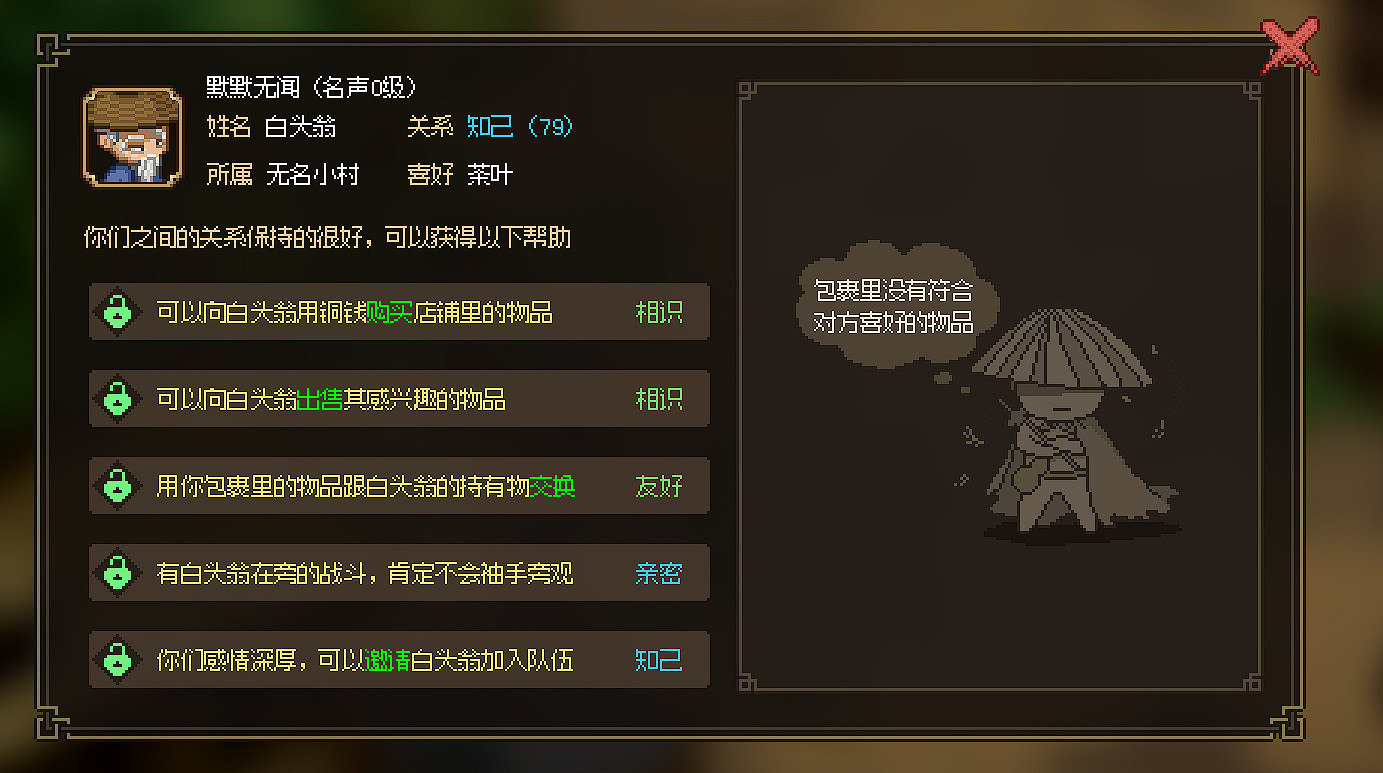
Task: Click 白头翁's portrait avatar in the top left
Action: (130, 138)
